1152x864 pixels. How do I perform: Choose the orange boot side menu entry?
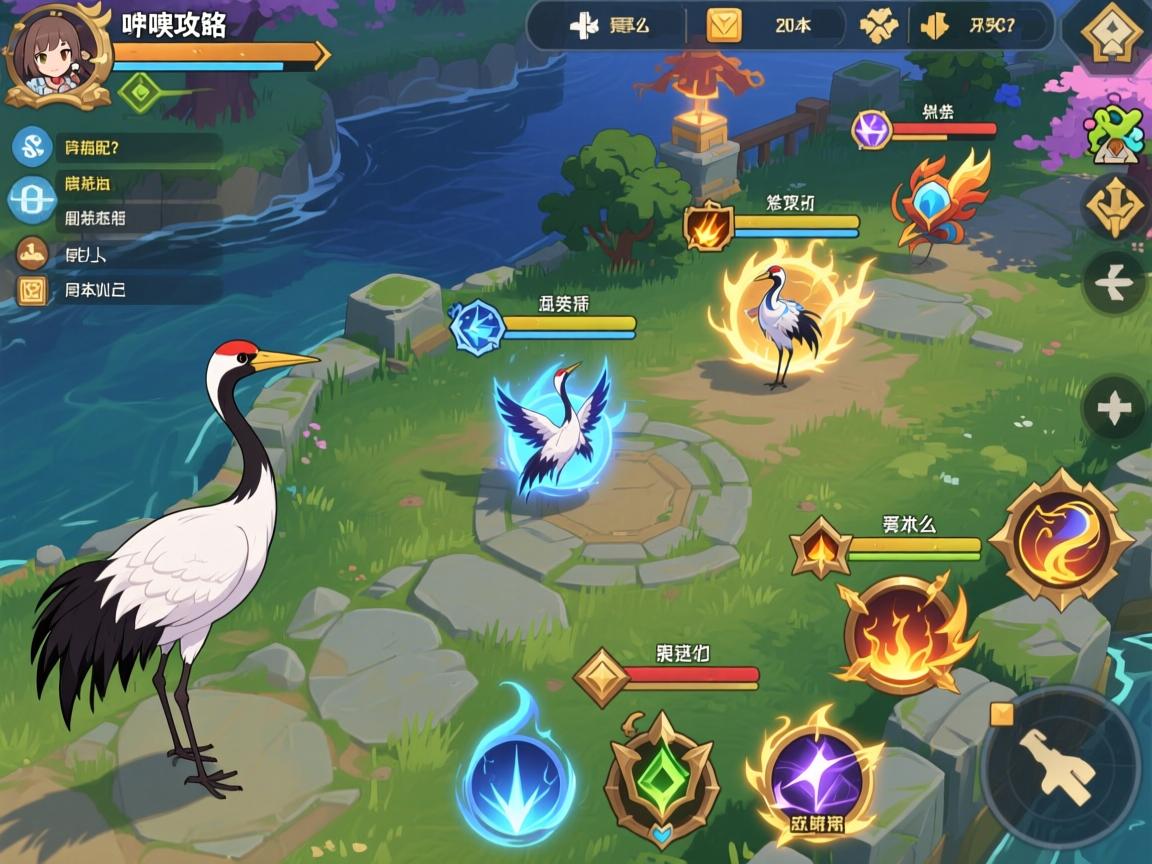(x=32, y=254)
